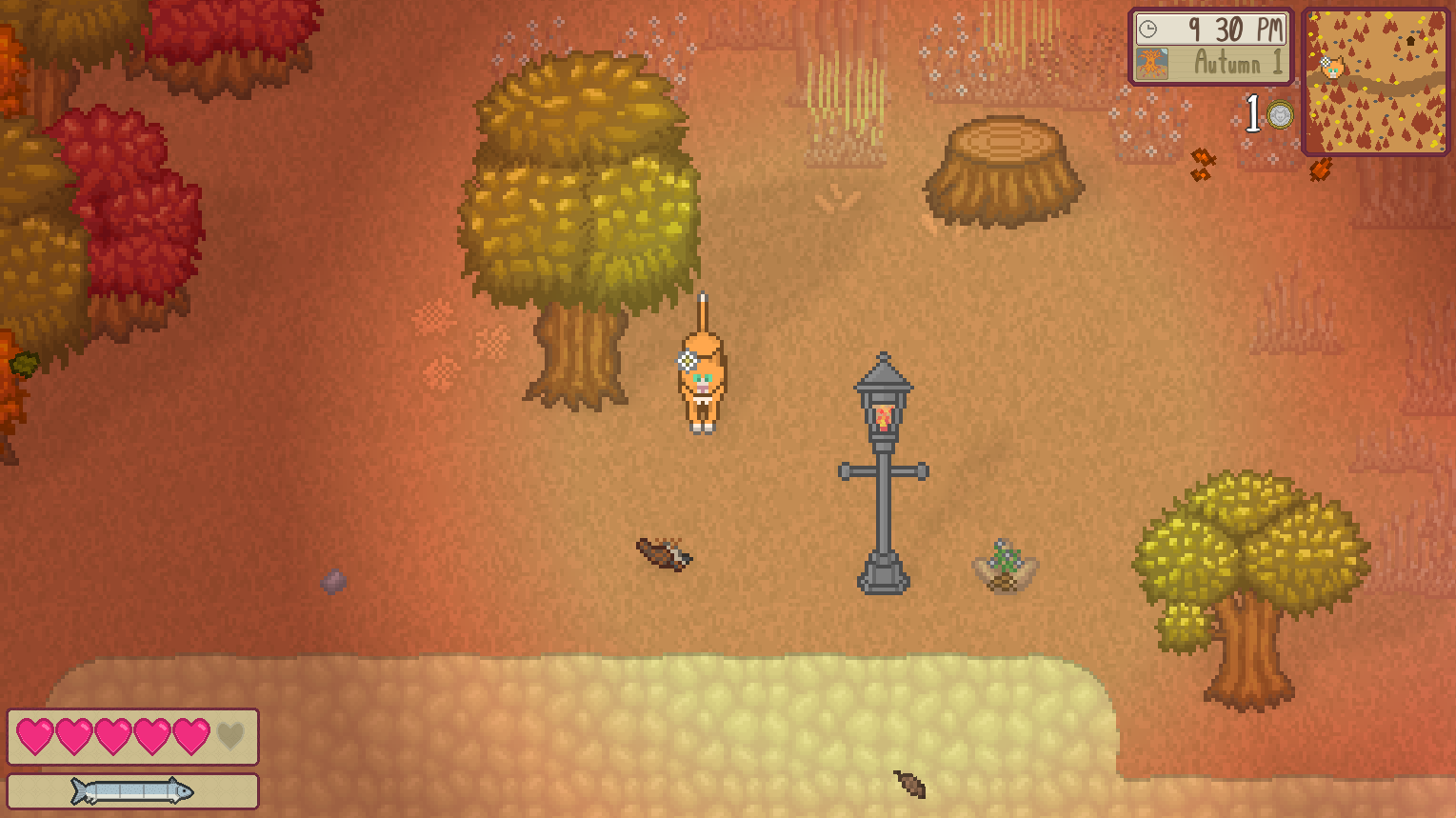Click the empty gray heart at the bar's end
Image resolution: width=1456 pixels, height=818 pixels.
tap(231, 735)
